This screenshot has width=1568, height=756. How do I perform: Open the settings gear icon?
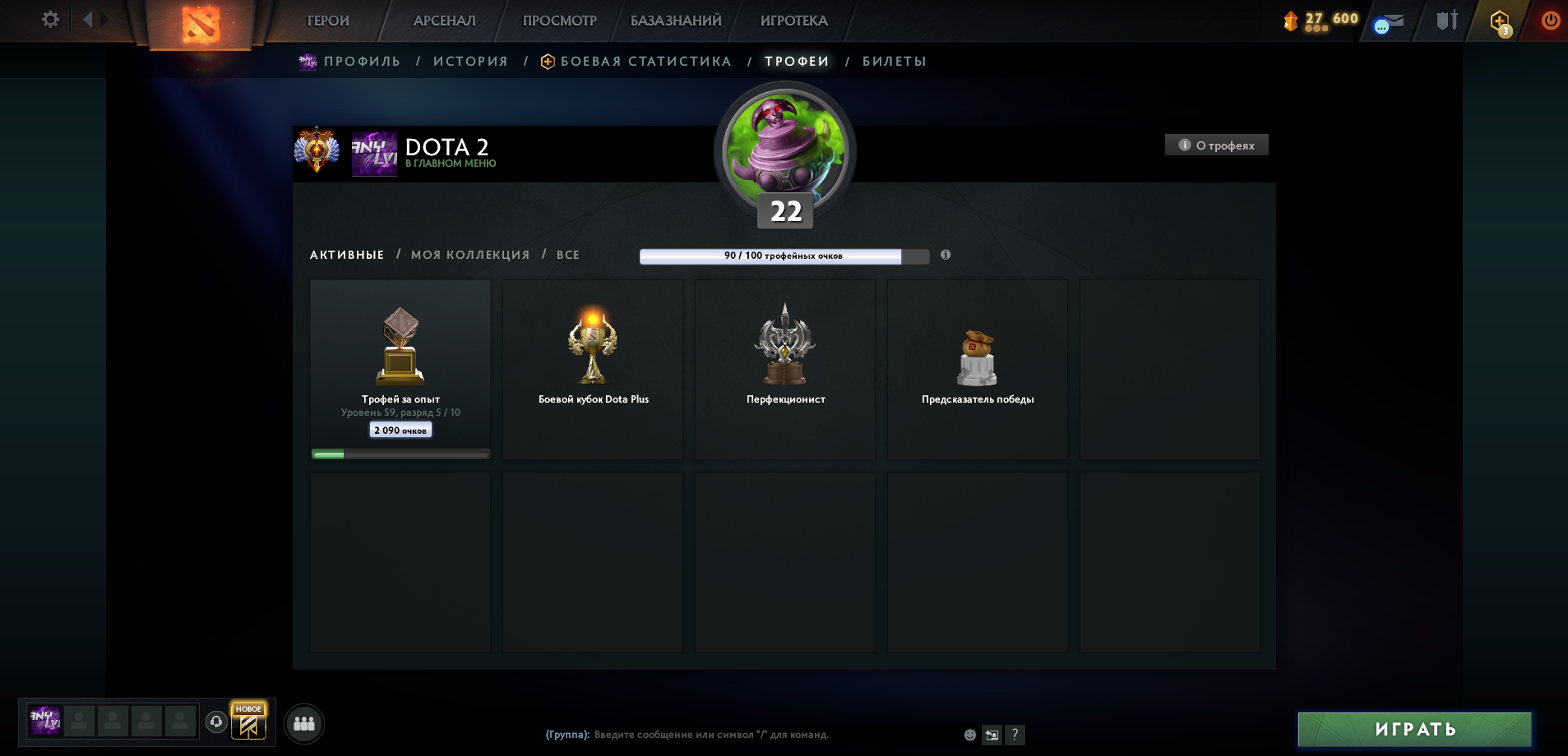(50, 18)
